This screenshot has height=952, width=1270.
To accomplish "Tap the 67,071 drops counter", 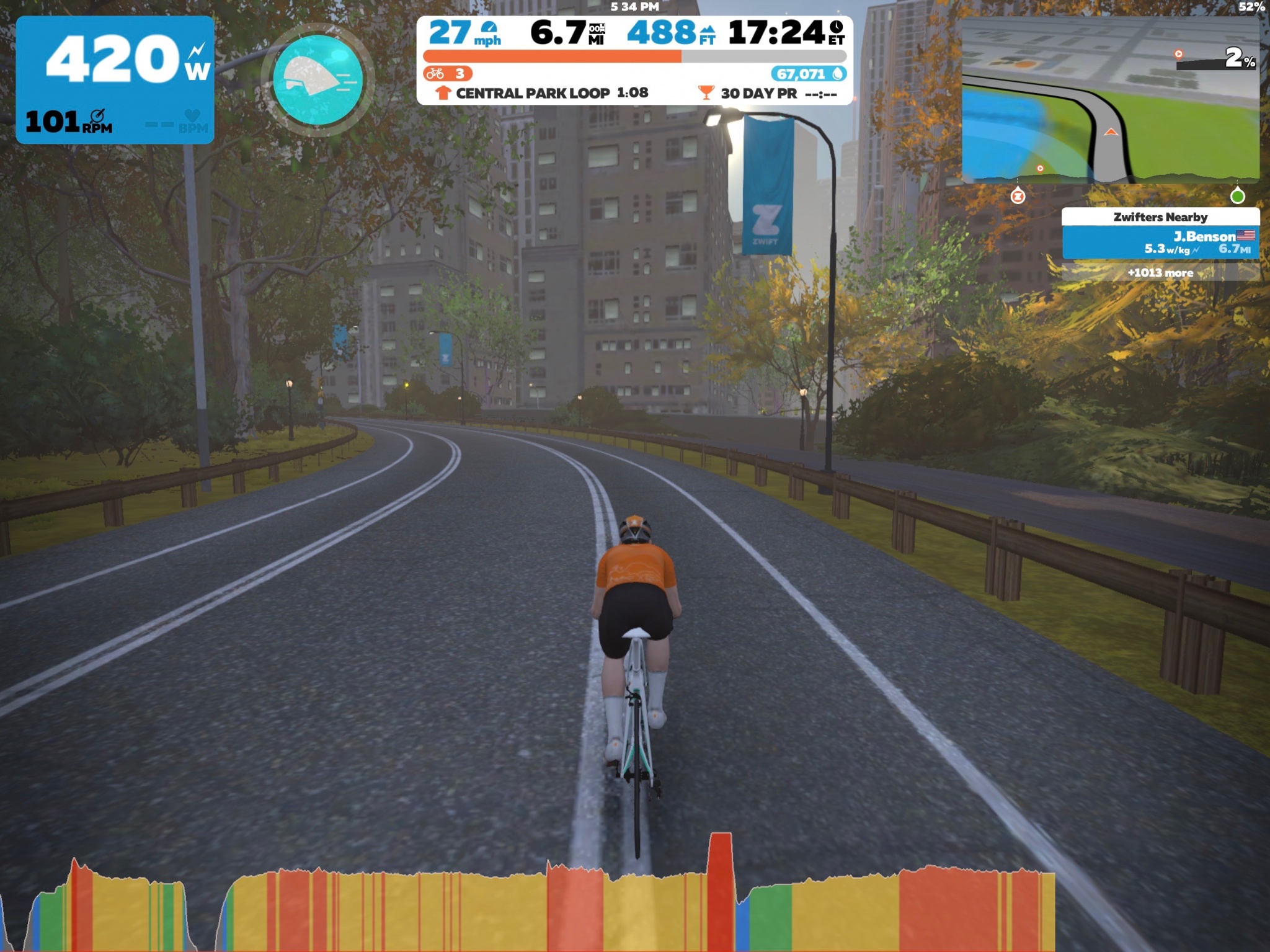I will point(808,74).
